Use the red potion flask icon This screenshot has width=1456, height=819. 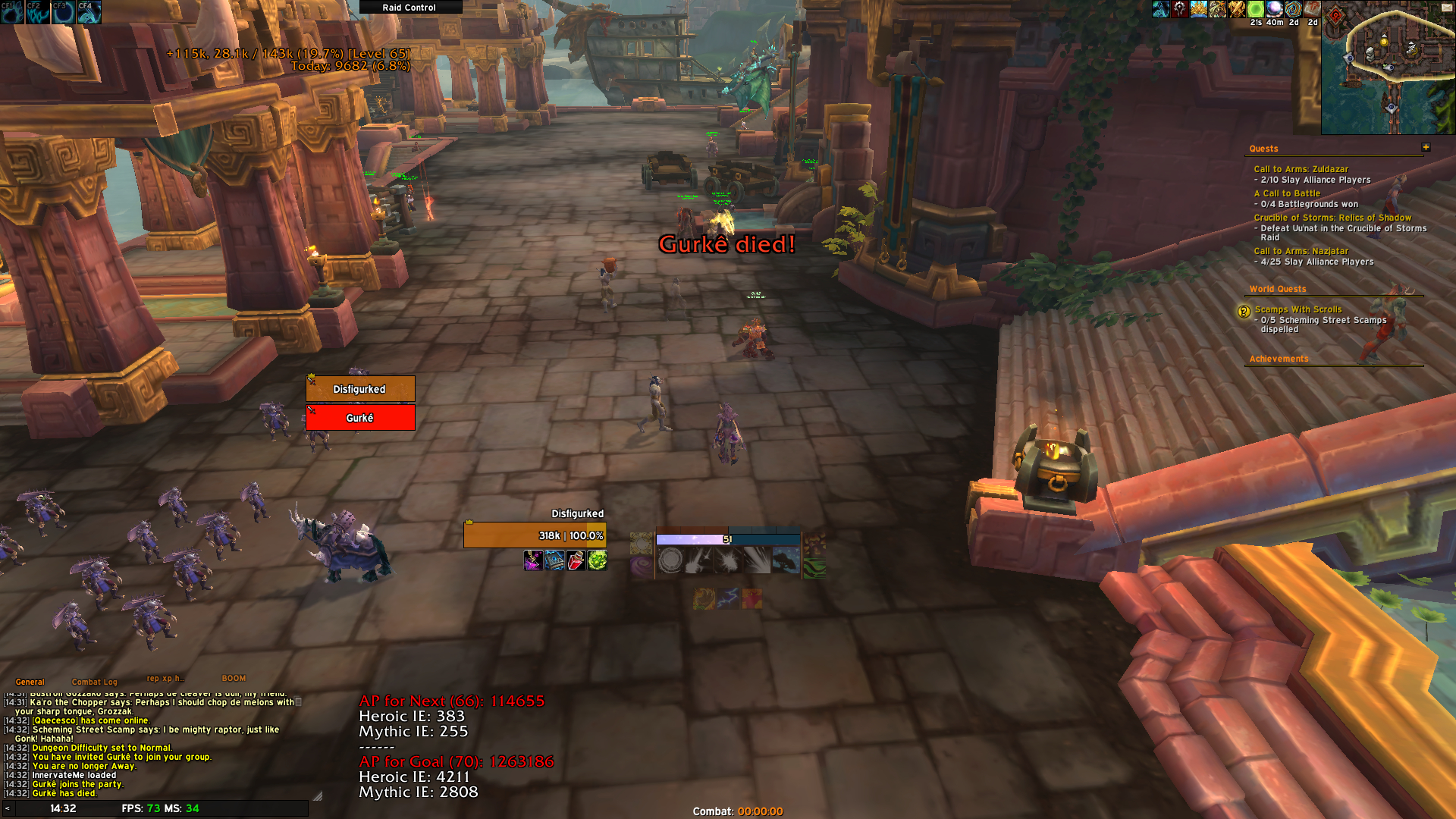(576, 561)
